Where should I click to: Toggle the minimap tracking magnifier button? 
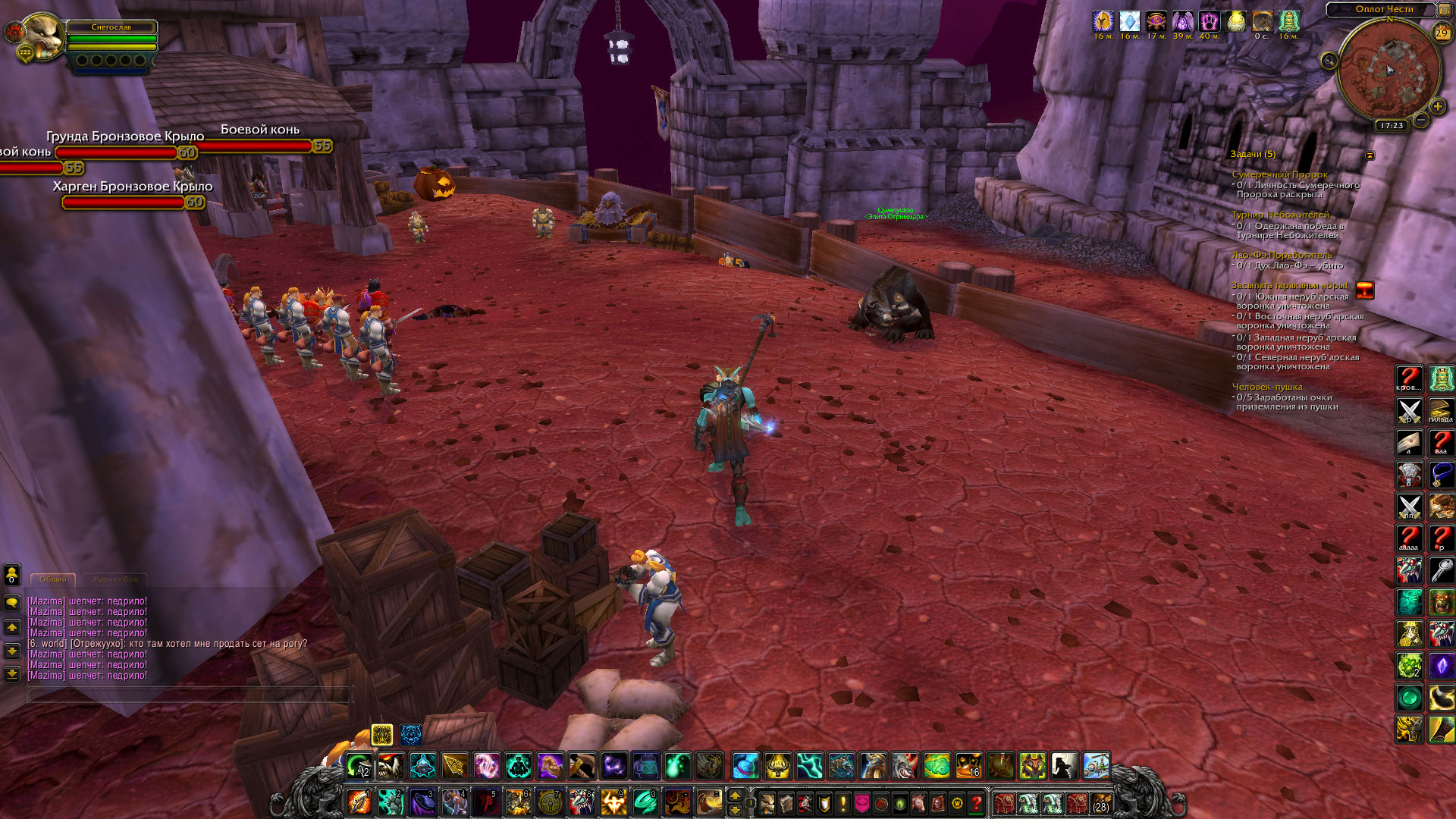1329,61
